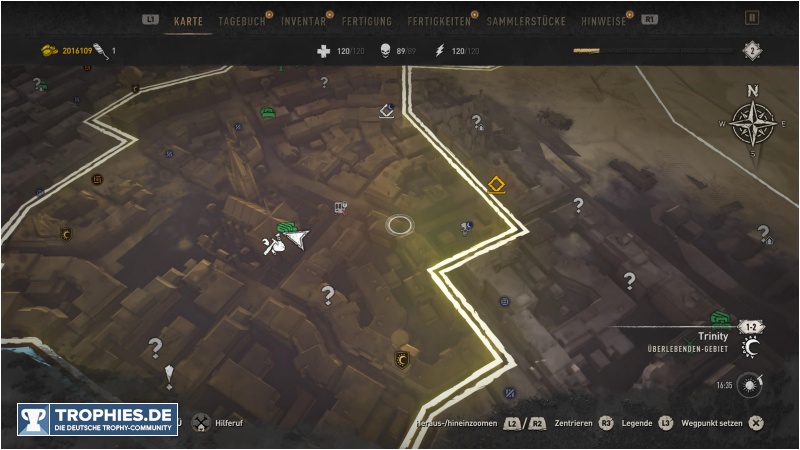Click the white exclamation mark marker

[x=169, y=375]
